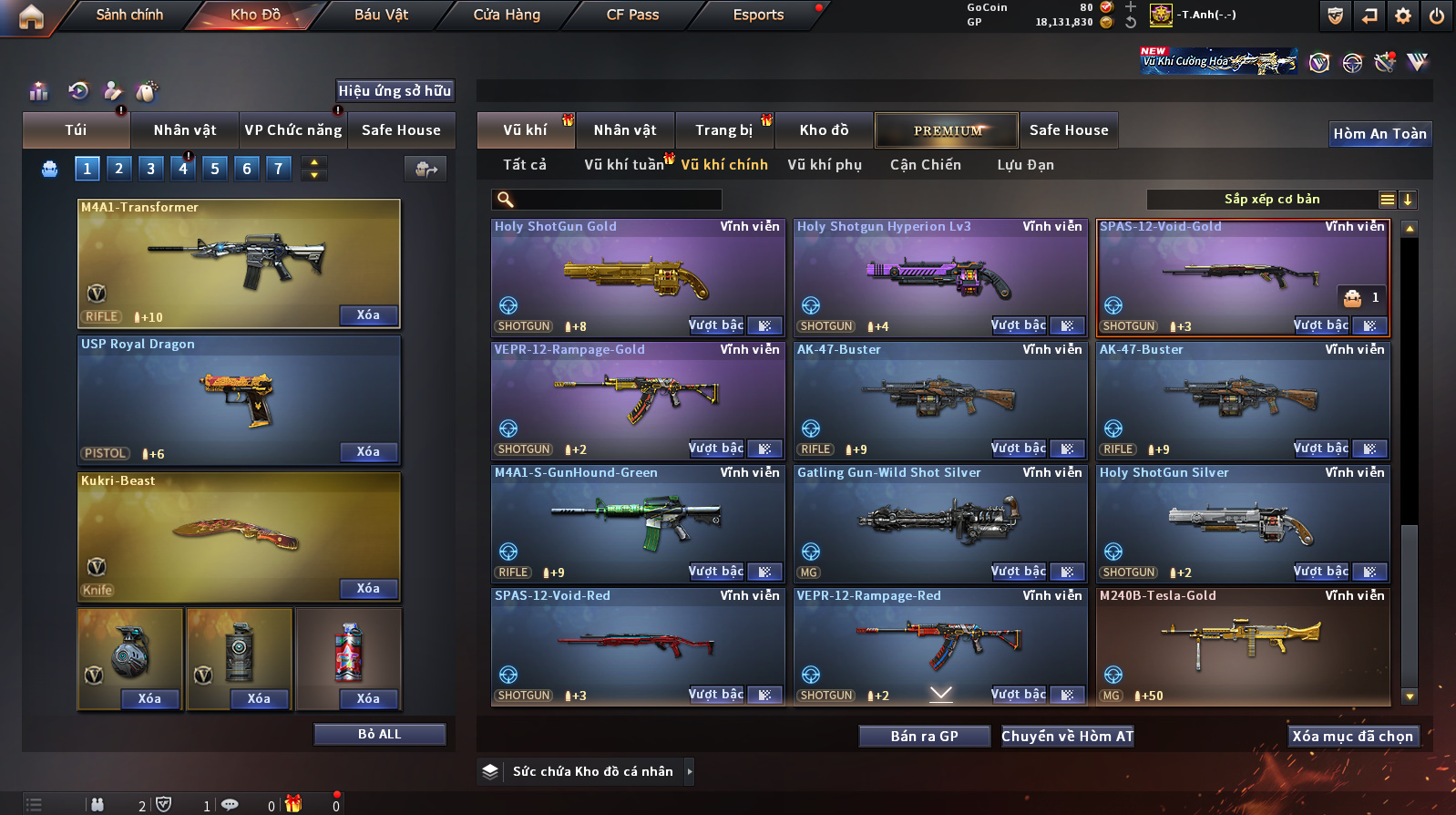
Task: Switch to the PREMIUM tab
Action: (x=947, y=130)
